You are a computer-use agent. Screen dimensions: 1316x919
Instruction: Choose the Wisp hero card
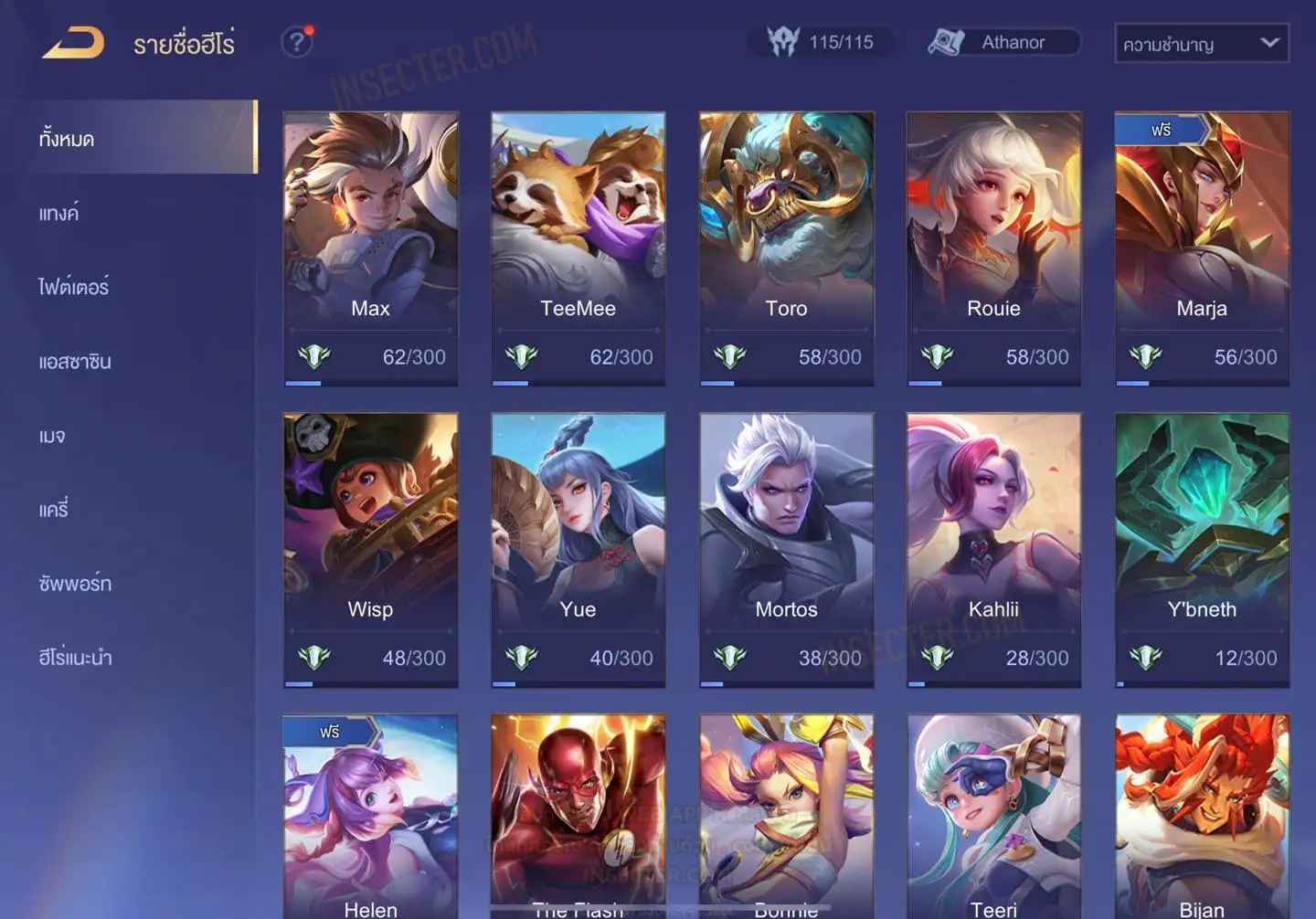[x=370, y=549]
